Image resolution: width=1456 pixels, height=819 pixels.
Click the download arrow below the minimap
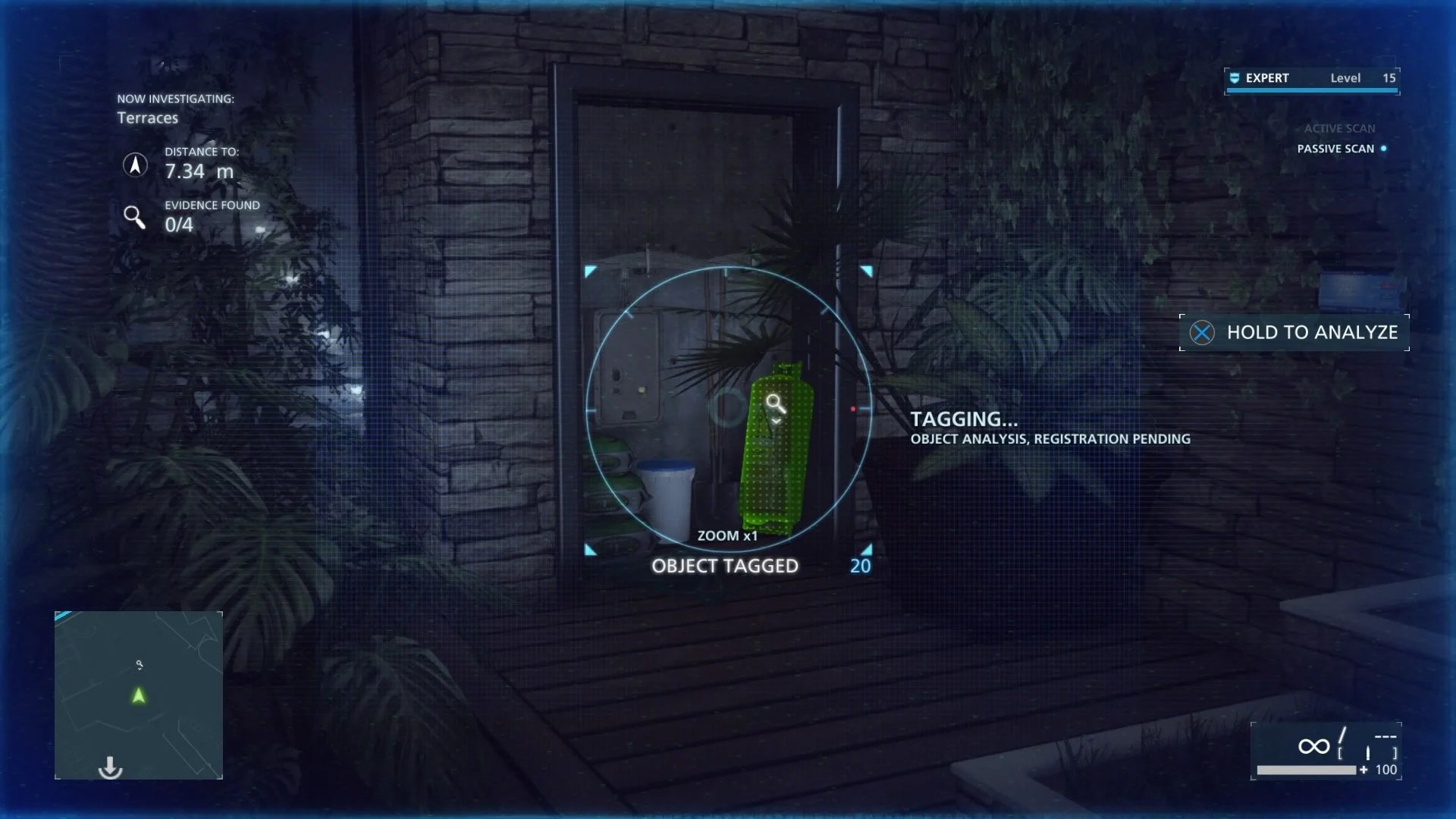(111, 767)
